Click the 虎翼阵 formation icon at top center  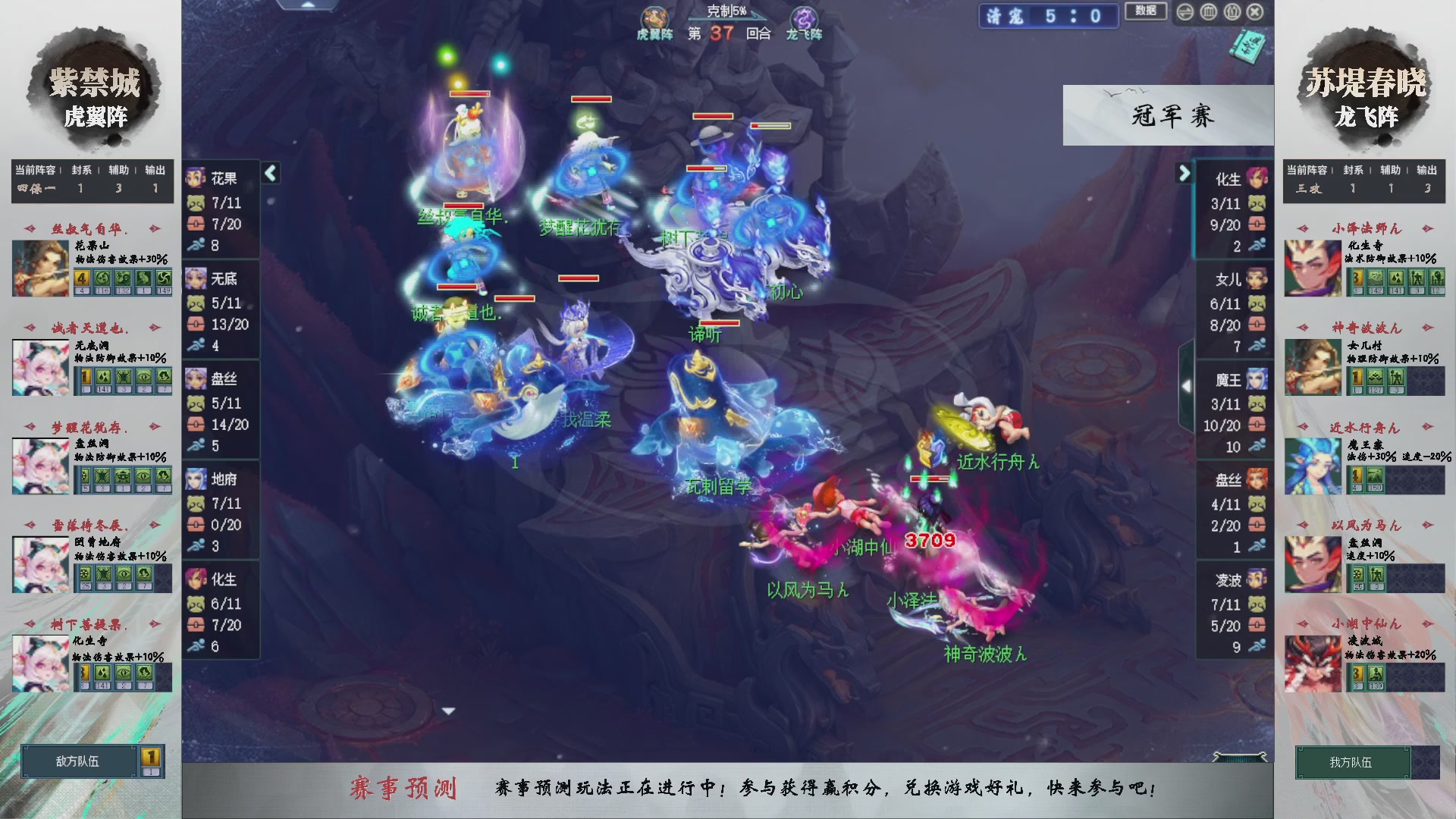pos(655,18)
